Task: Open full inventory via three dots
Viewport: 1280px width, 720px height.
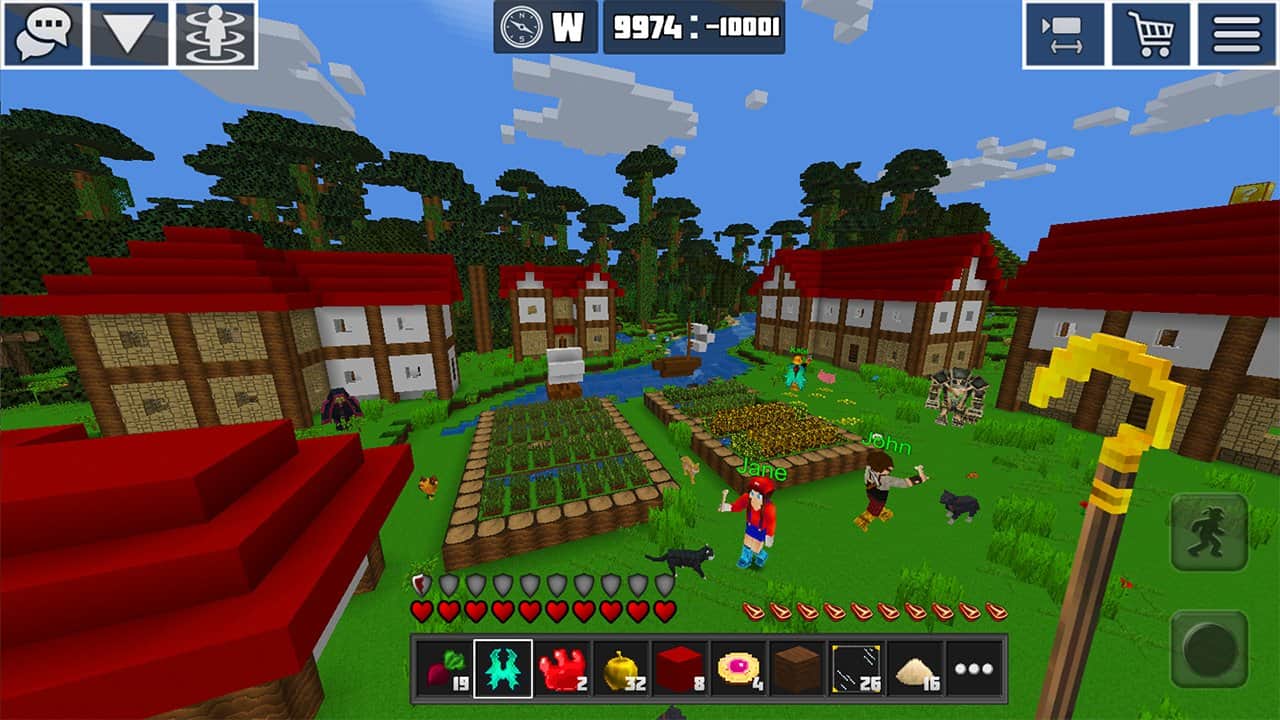Action: 975,668
